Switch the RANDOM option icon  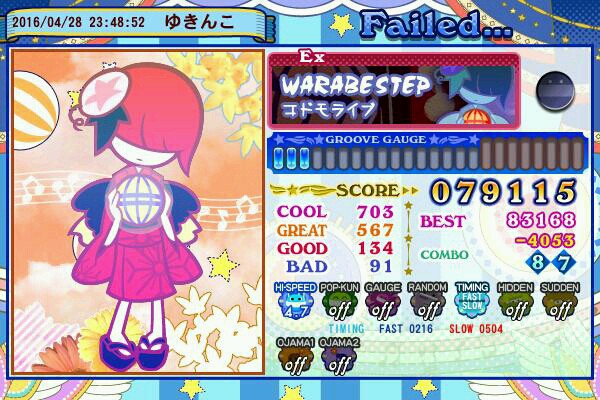[x=427, y=303]
